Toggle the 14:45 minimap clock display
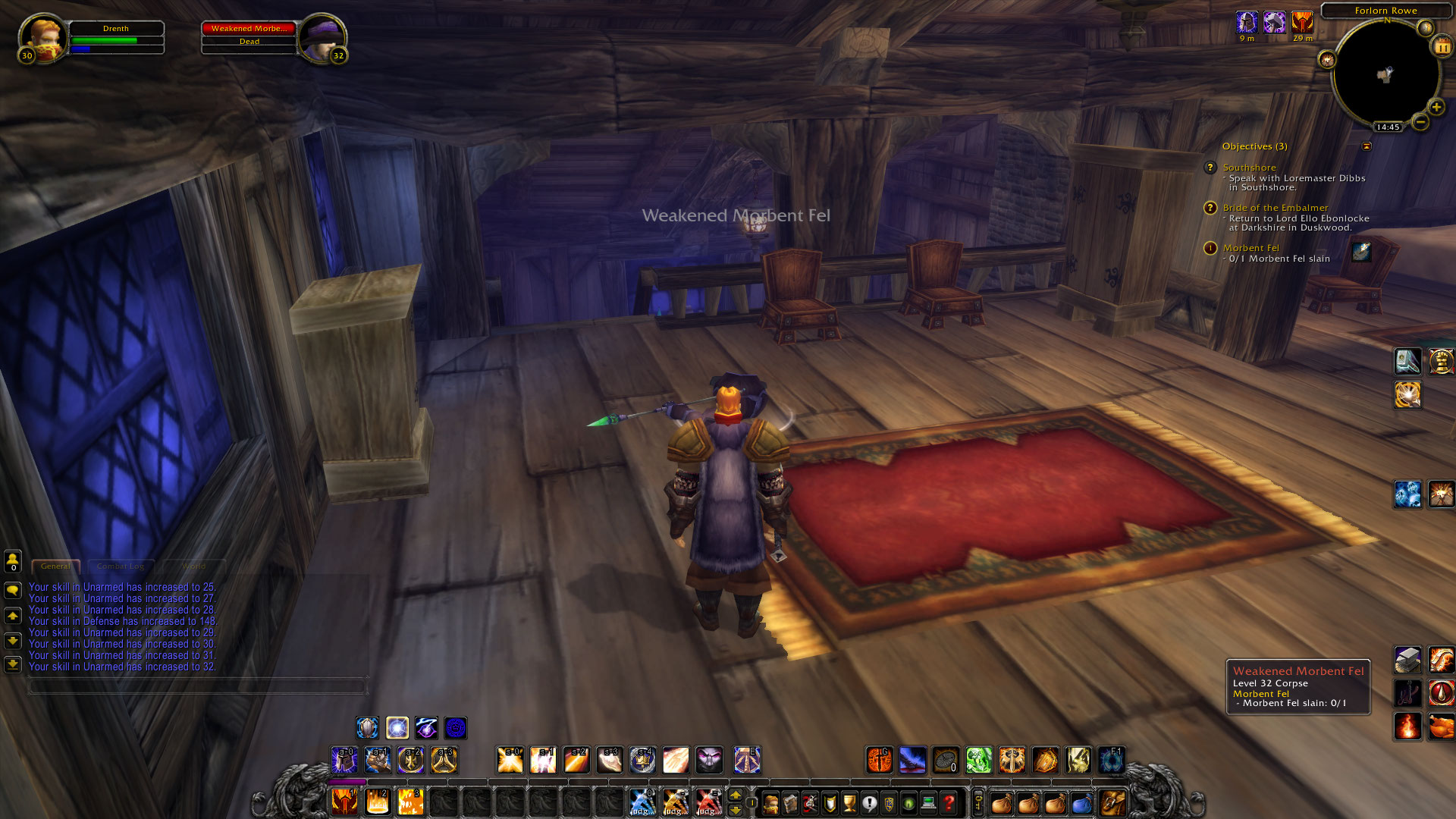 coord(1388,127)
